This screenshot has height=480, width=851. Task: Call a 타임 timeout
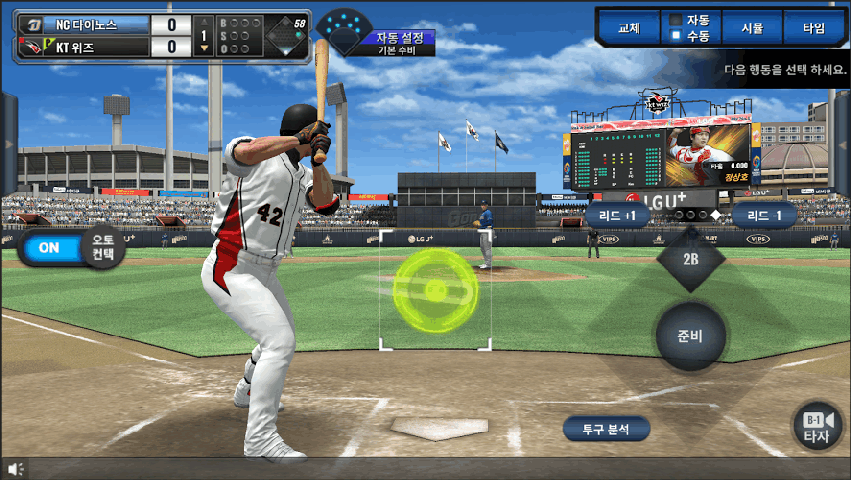[x=814, y=28]
